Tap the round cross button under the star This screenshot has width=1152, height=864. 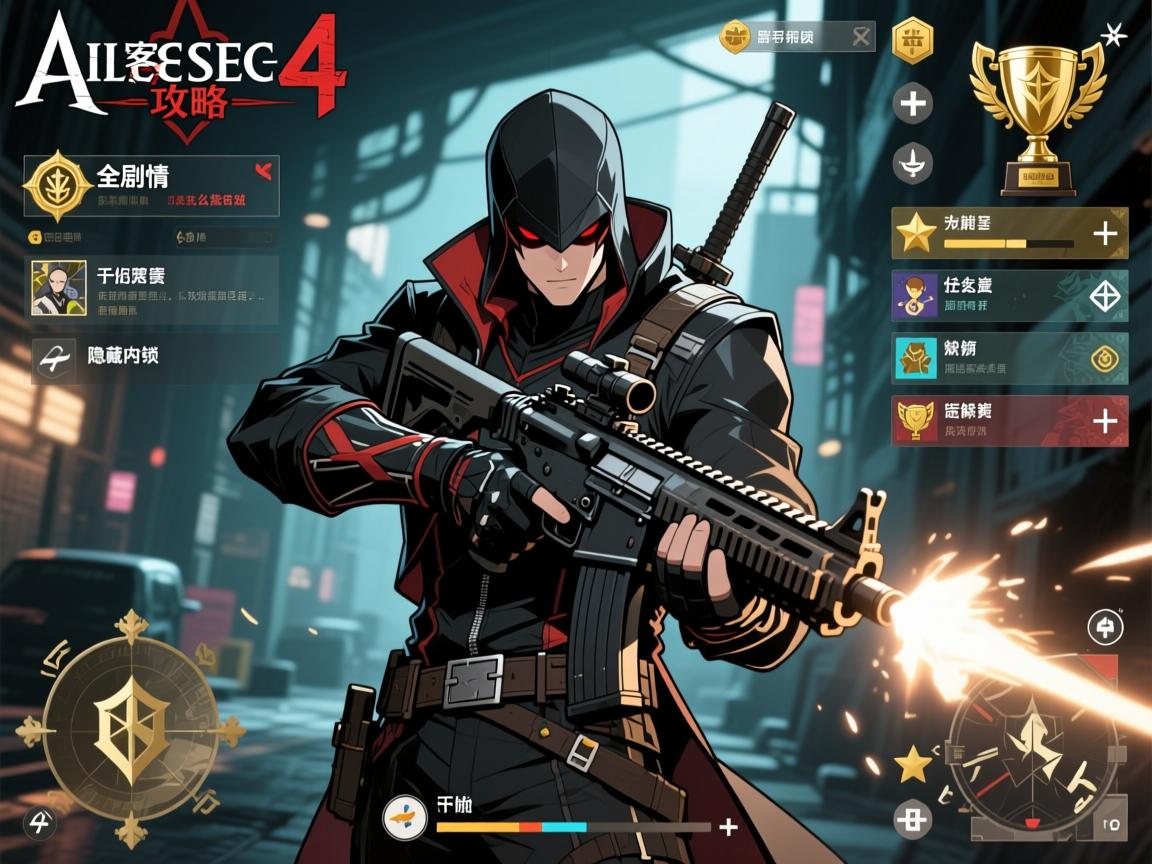click(912, 820)
